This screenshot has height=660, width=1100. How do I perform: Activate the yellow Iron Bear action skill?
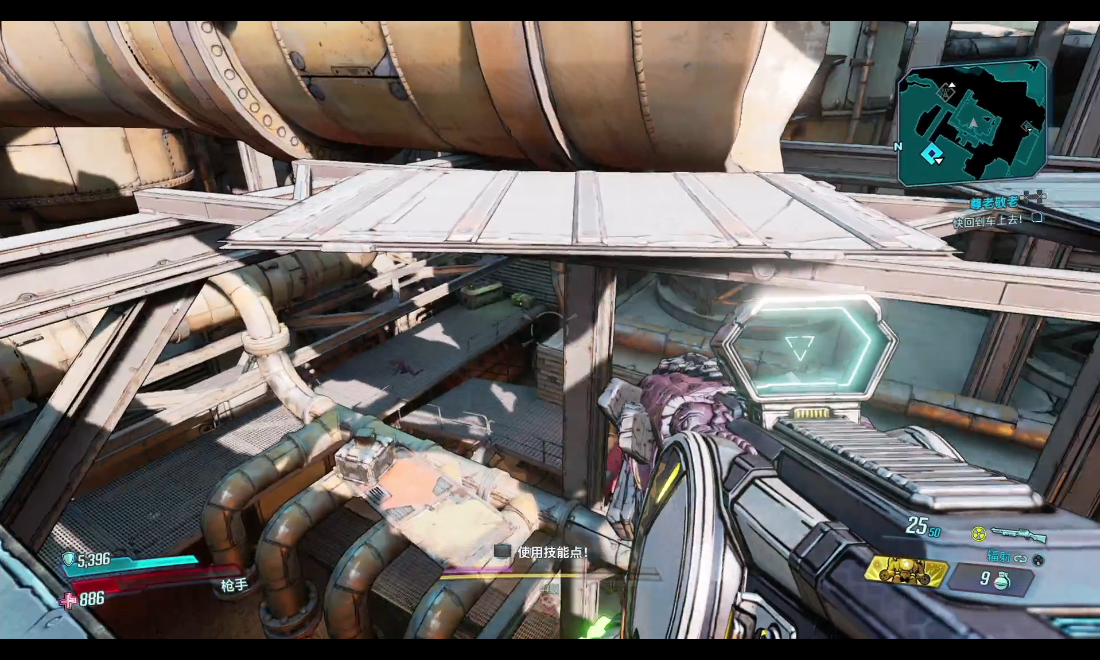point(906,570)
